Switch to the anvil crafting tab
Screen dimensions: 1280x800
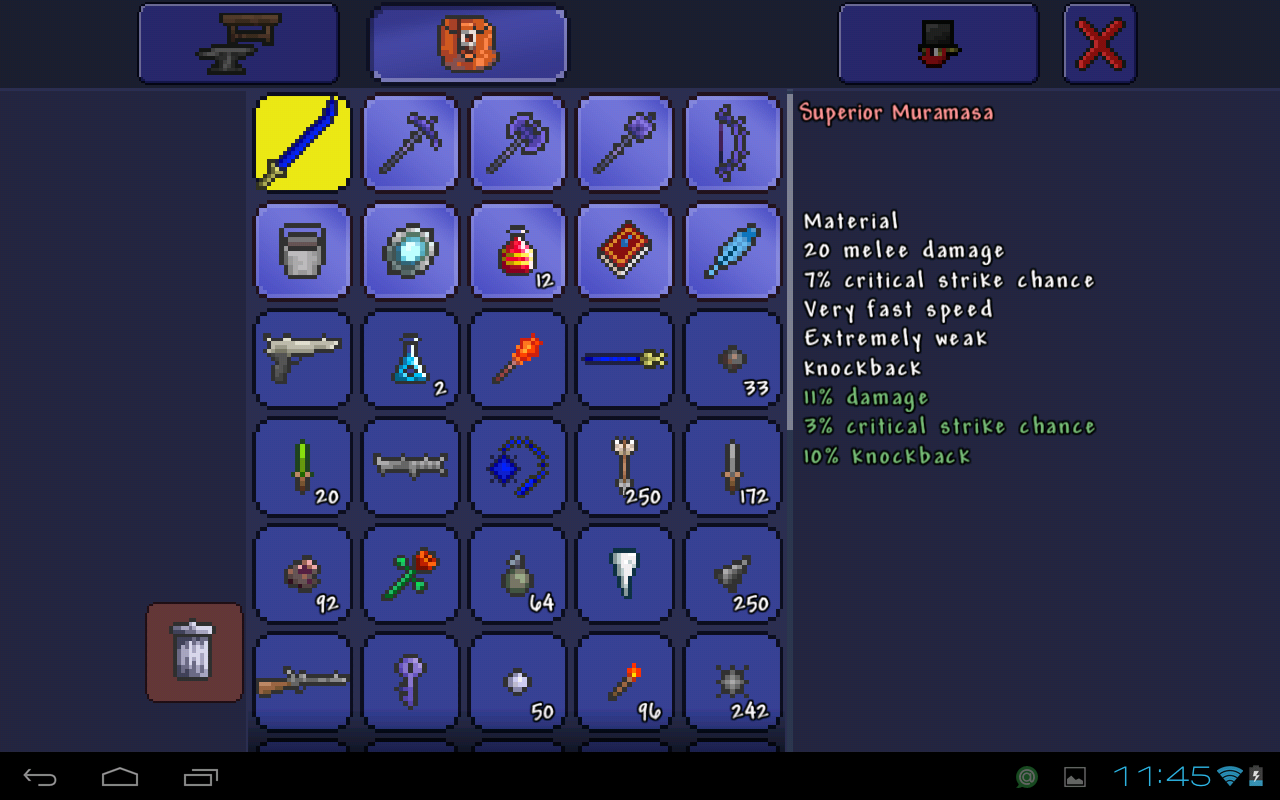click(238, 44)
